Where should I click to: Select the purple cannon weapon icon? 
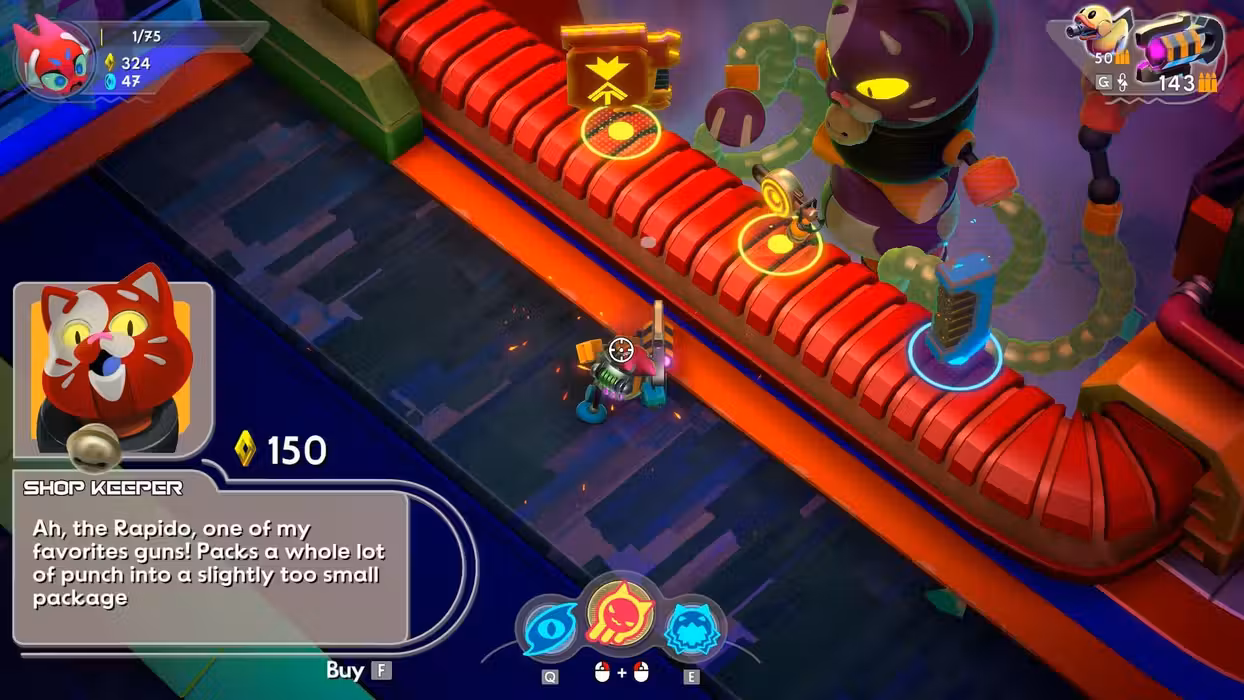pyautogui.click(x=1180, y=47)
